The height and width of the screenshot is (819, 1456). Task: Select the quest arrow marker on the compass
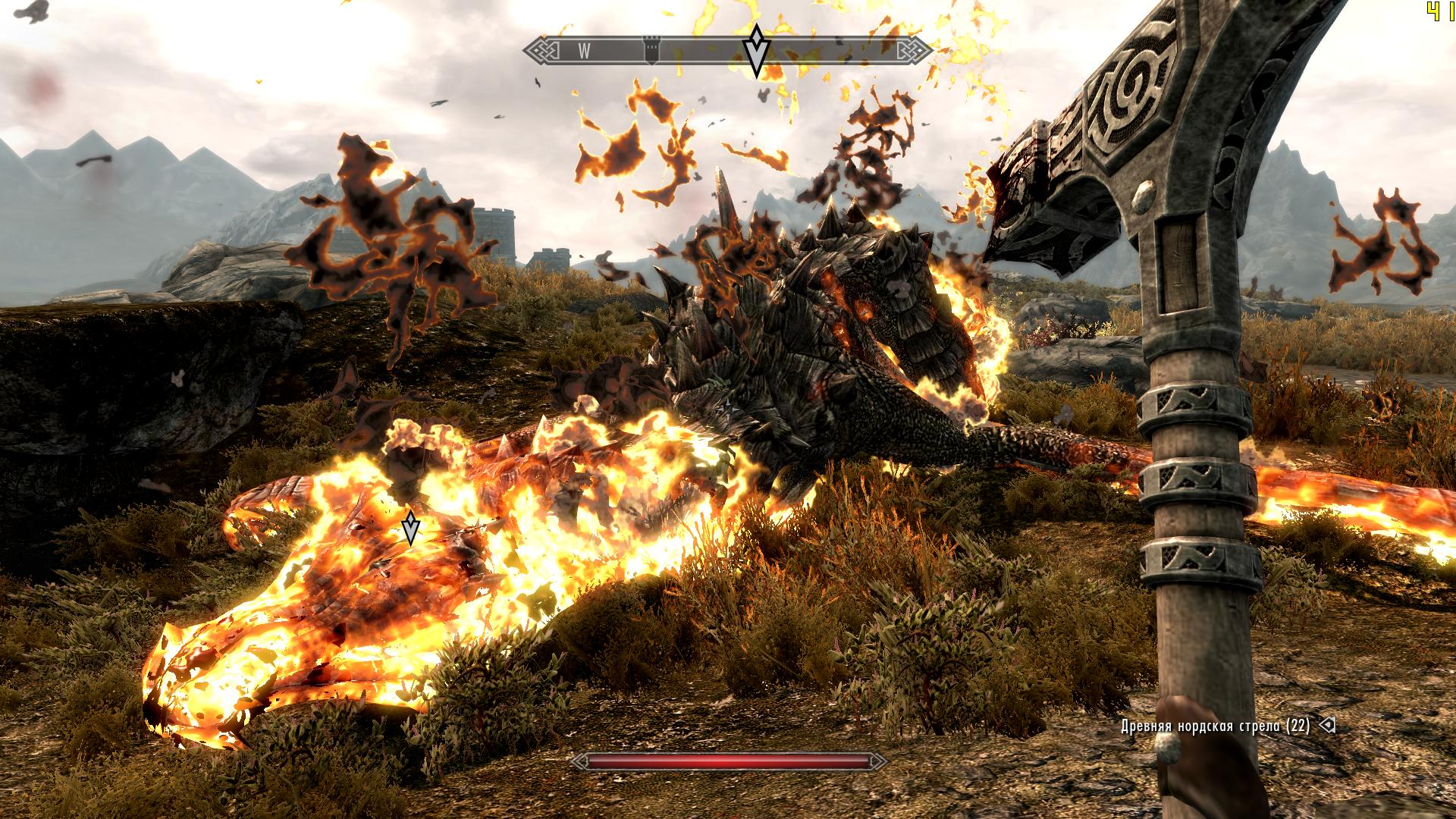click(756, 50)
